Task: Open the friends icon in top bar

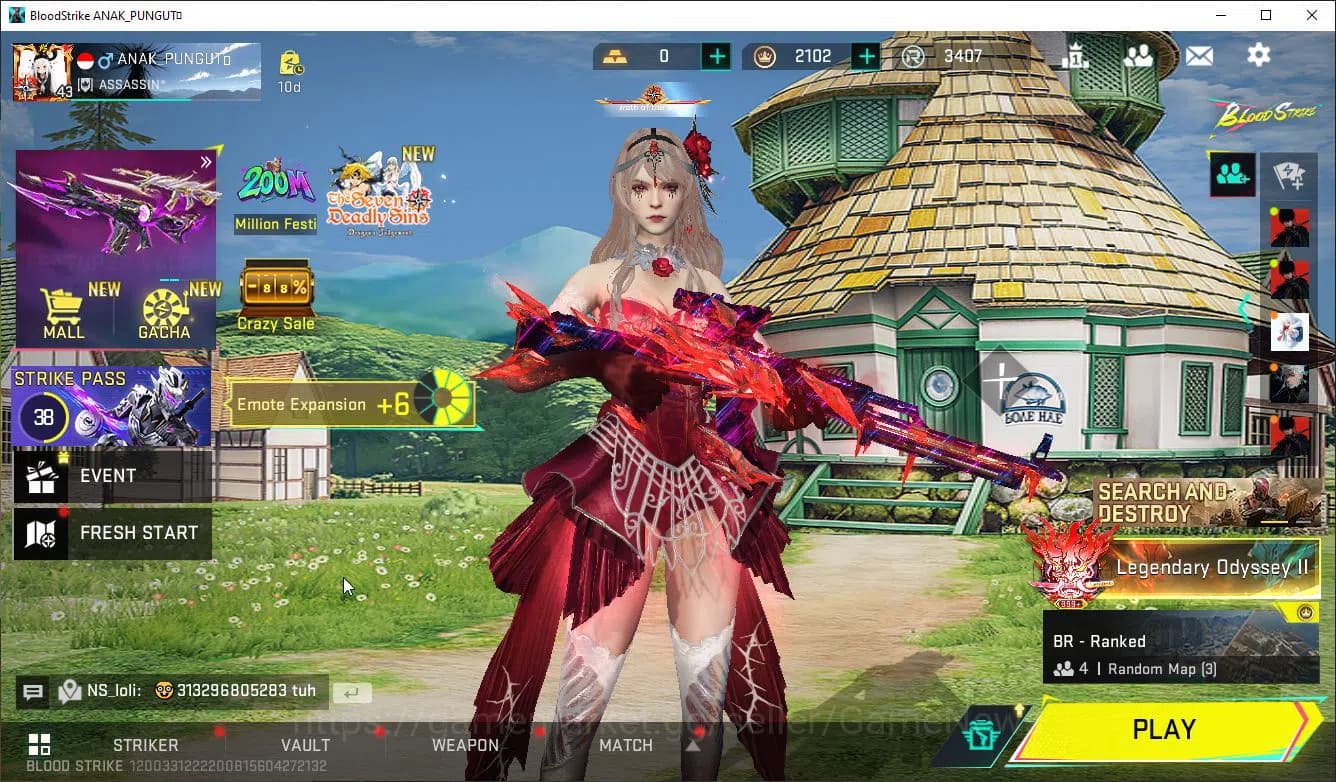Action: pos(1140,56)
